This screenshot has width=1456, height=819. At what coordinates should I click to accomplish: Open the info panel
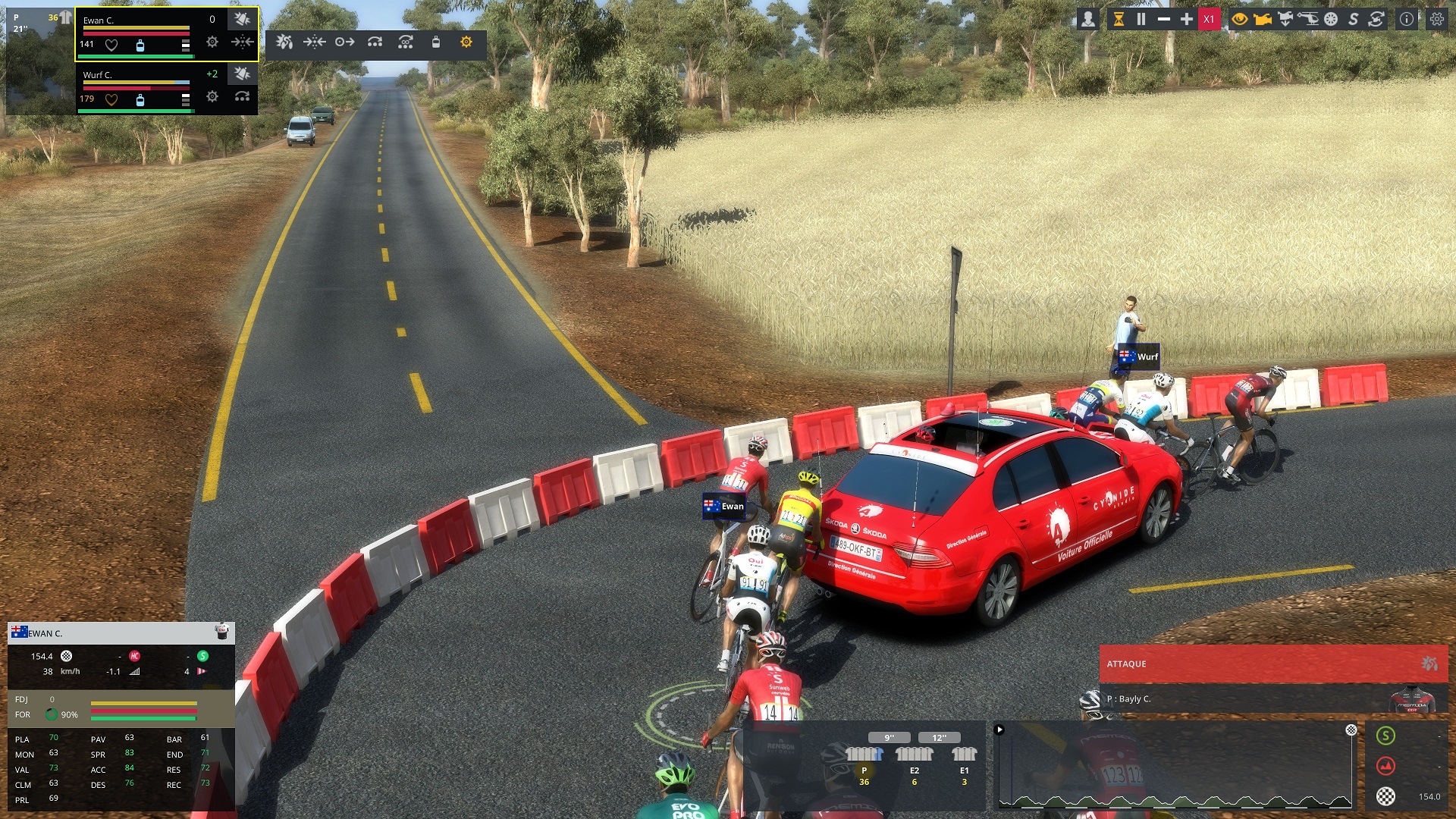pyautogui.click(x=1407, y=20)
